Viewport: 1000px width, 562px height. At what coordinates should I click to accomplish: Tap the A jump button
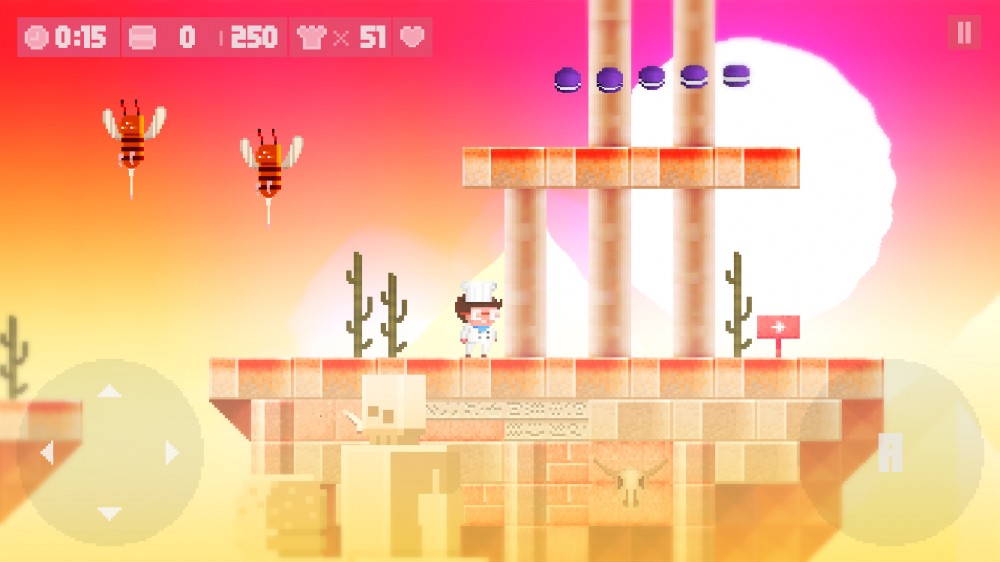(890, 453)
